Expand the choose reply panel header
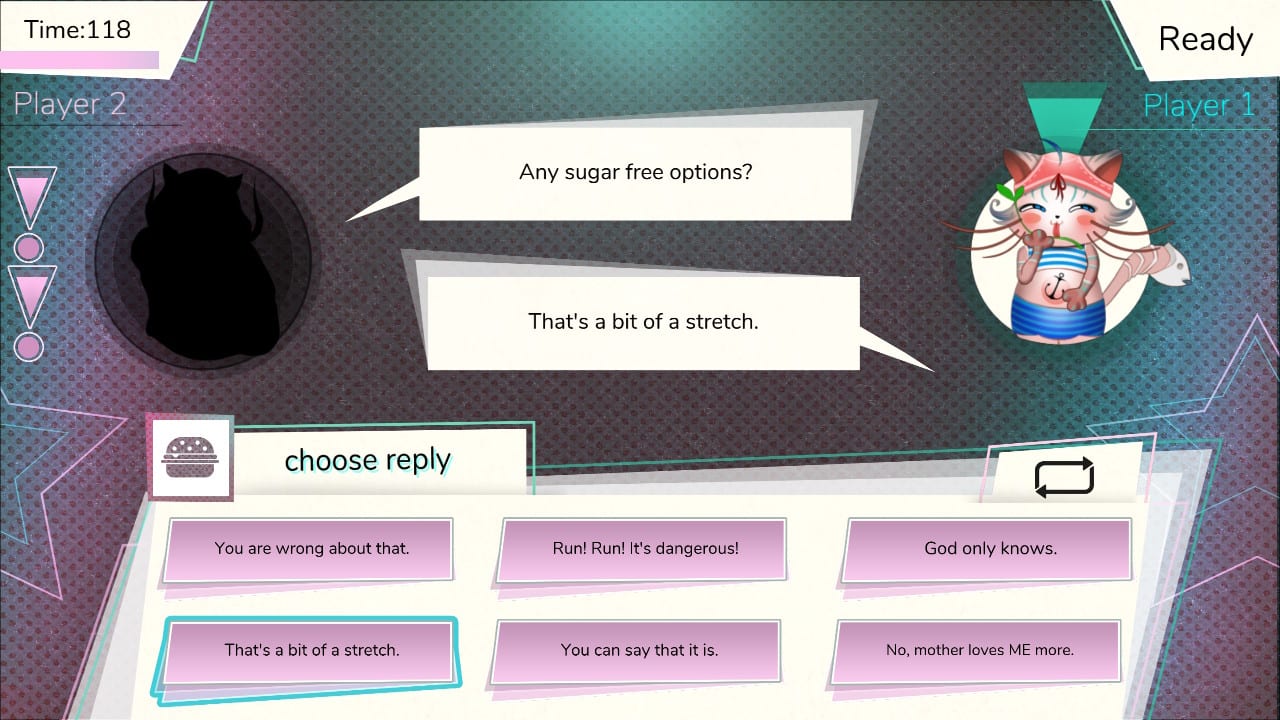1280x720 pixels. tap(367, 460)
